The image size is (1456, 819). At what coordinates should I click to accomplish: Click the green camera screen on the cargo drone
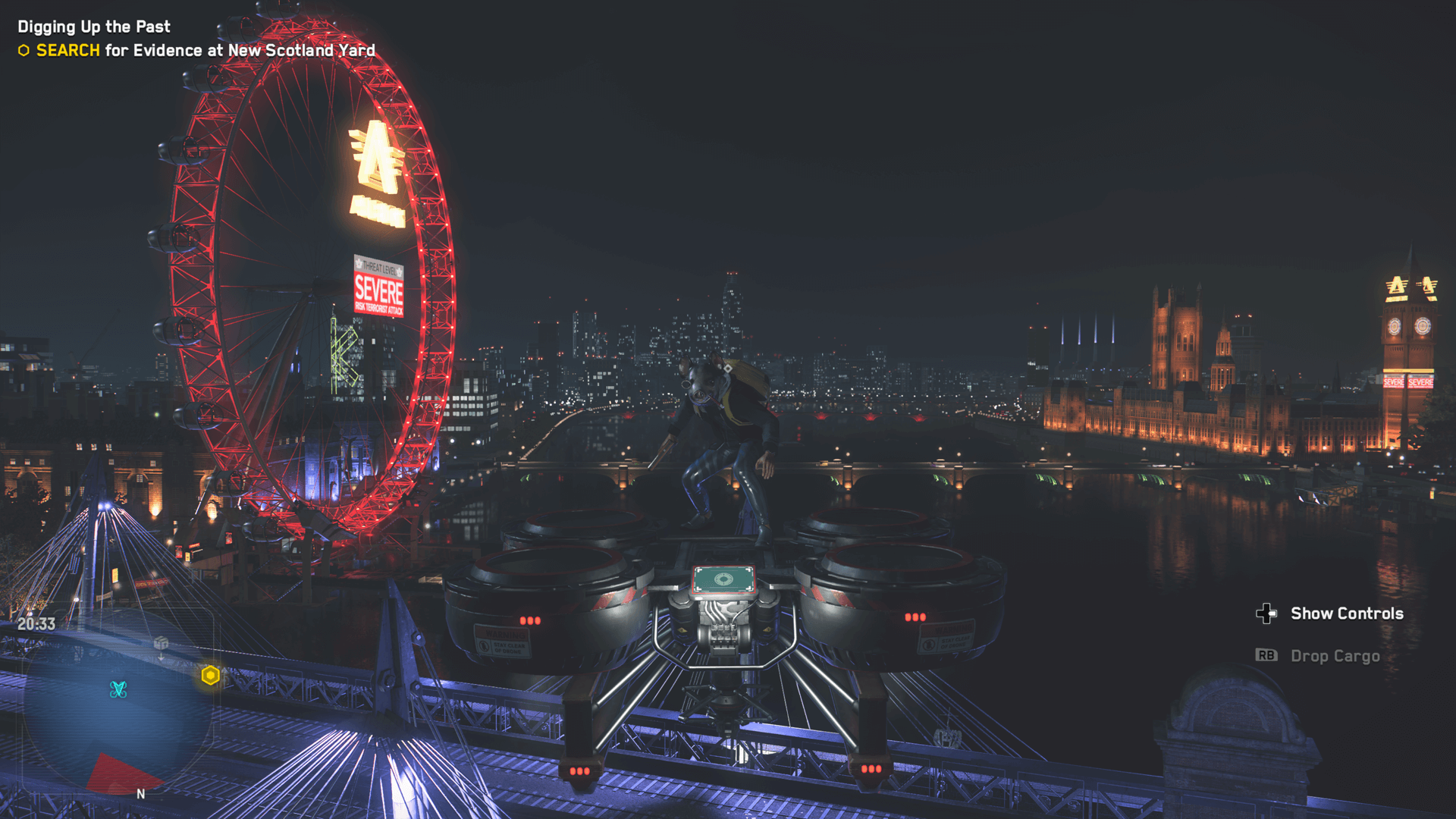[x=725, y=581]
